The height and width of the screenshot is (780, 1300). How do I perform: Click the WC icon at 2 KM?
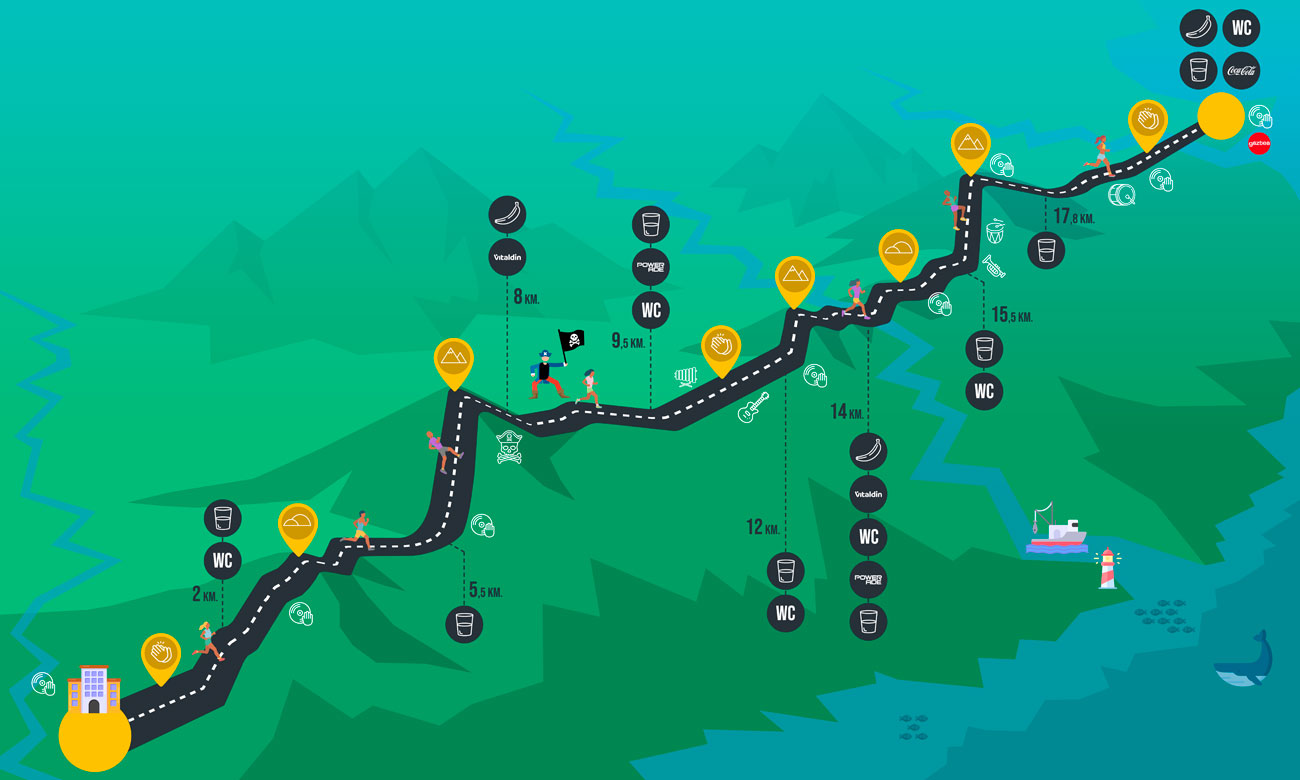[222, 560]
